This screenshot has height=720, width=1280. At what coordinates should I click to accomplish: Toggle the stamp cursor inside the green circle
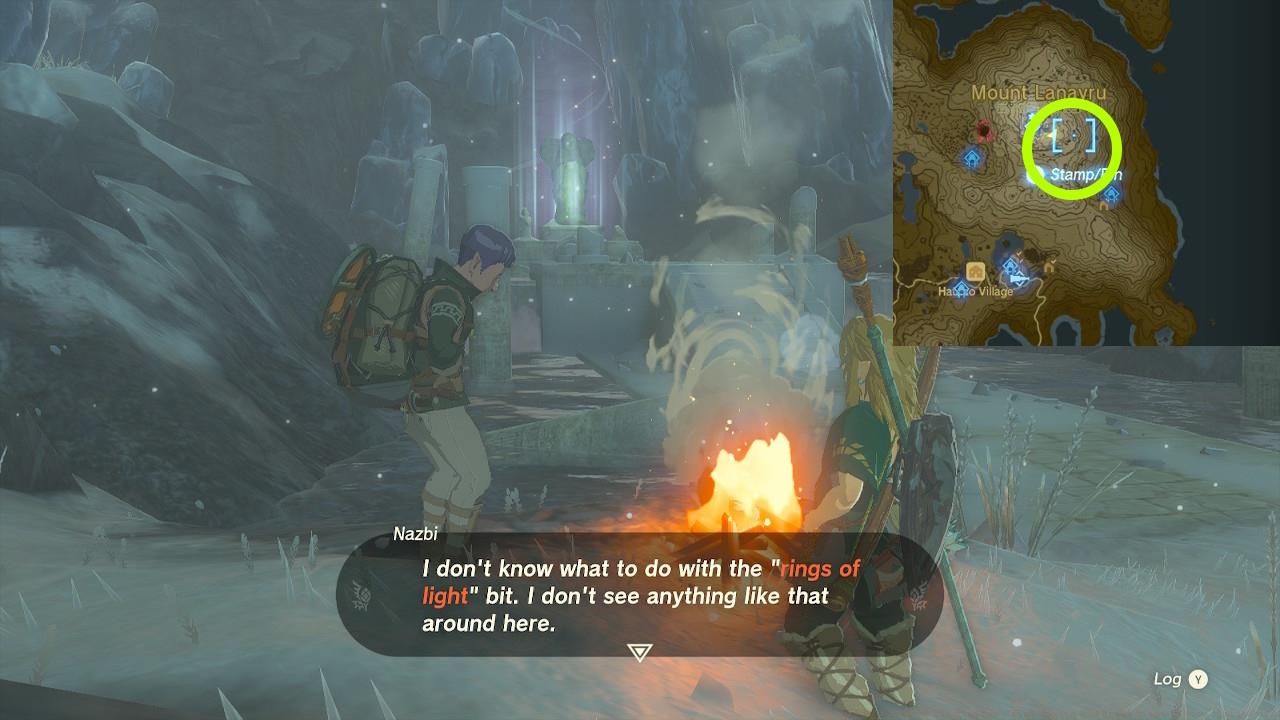(x=1072, y=134)
